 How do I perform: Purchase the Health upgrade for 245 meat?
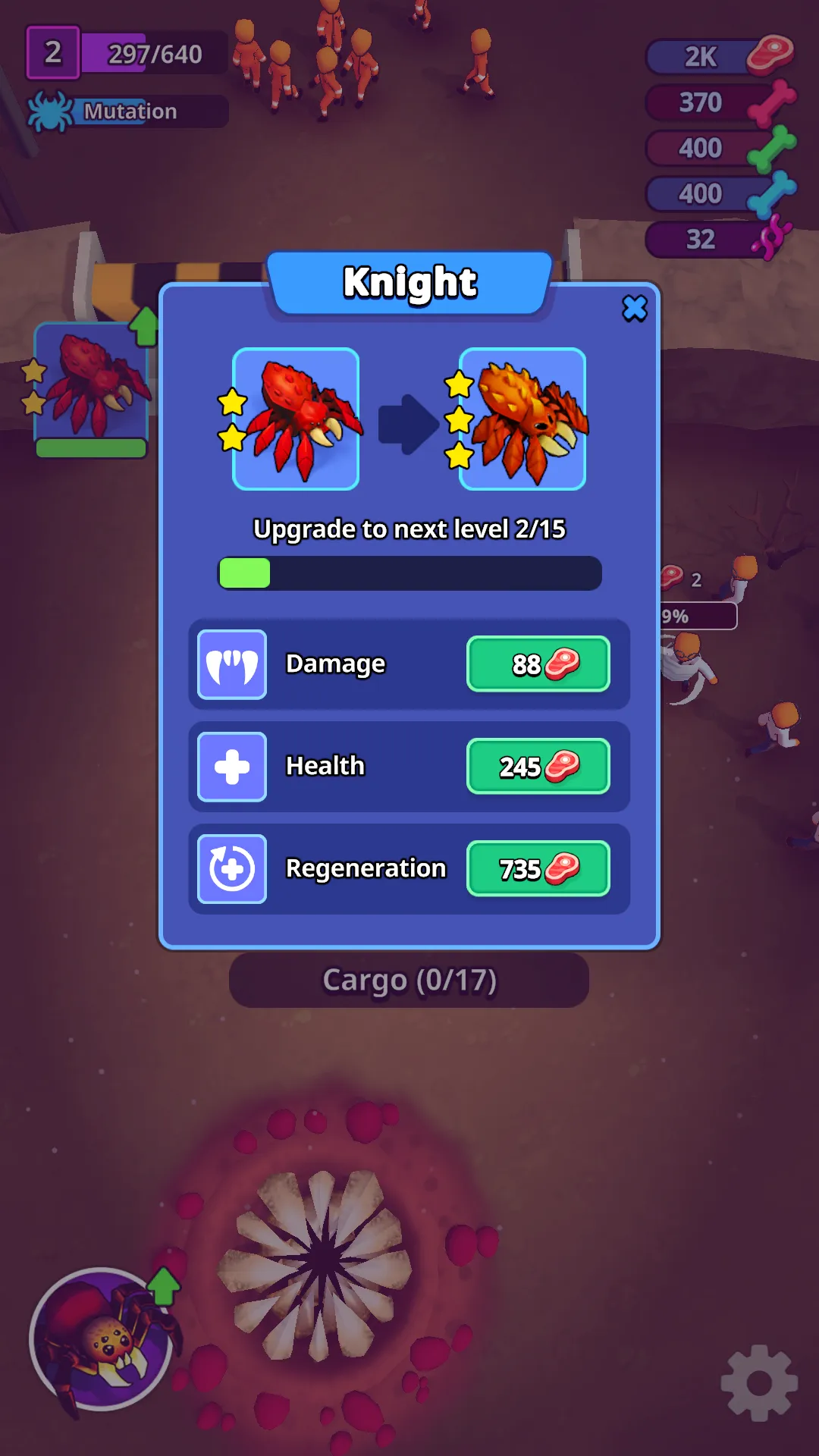[538, 767]
